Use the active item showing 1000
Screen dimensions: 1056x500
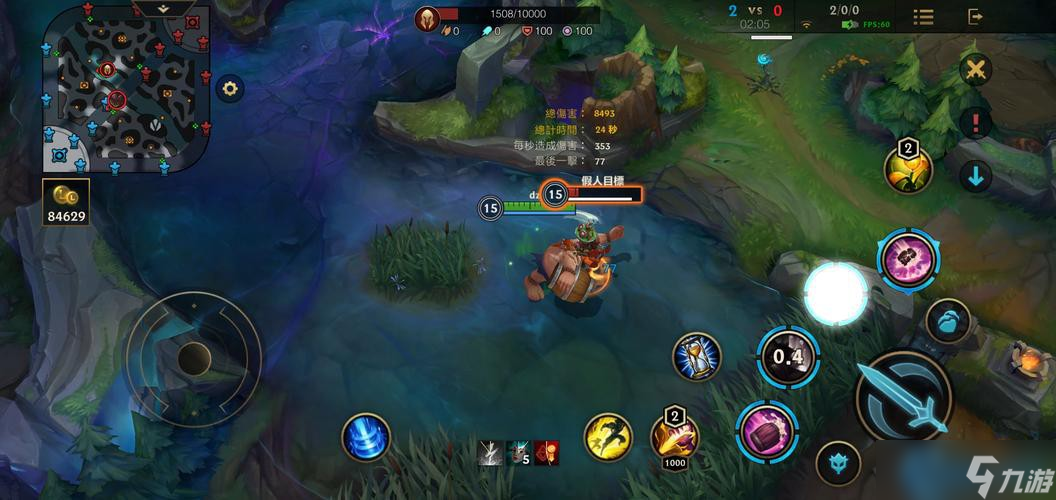[673, 434]
